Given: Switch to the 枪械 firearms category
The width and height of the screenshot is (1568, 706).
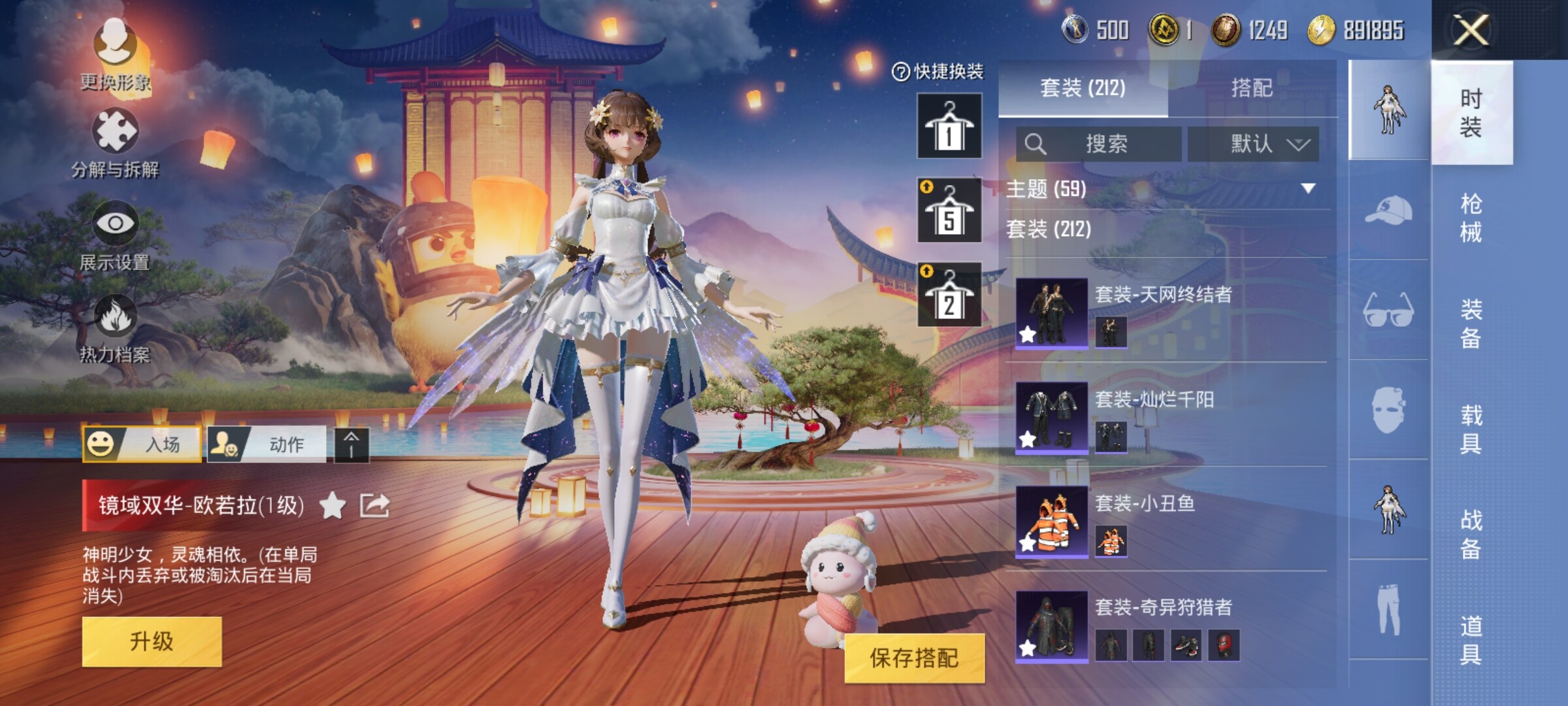Looking at the screenshot, I should point(1471,218).
